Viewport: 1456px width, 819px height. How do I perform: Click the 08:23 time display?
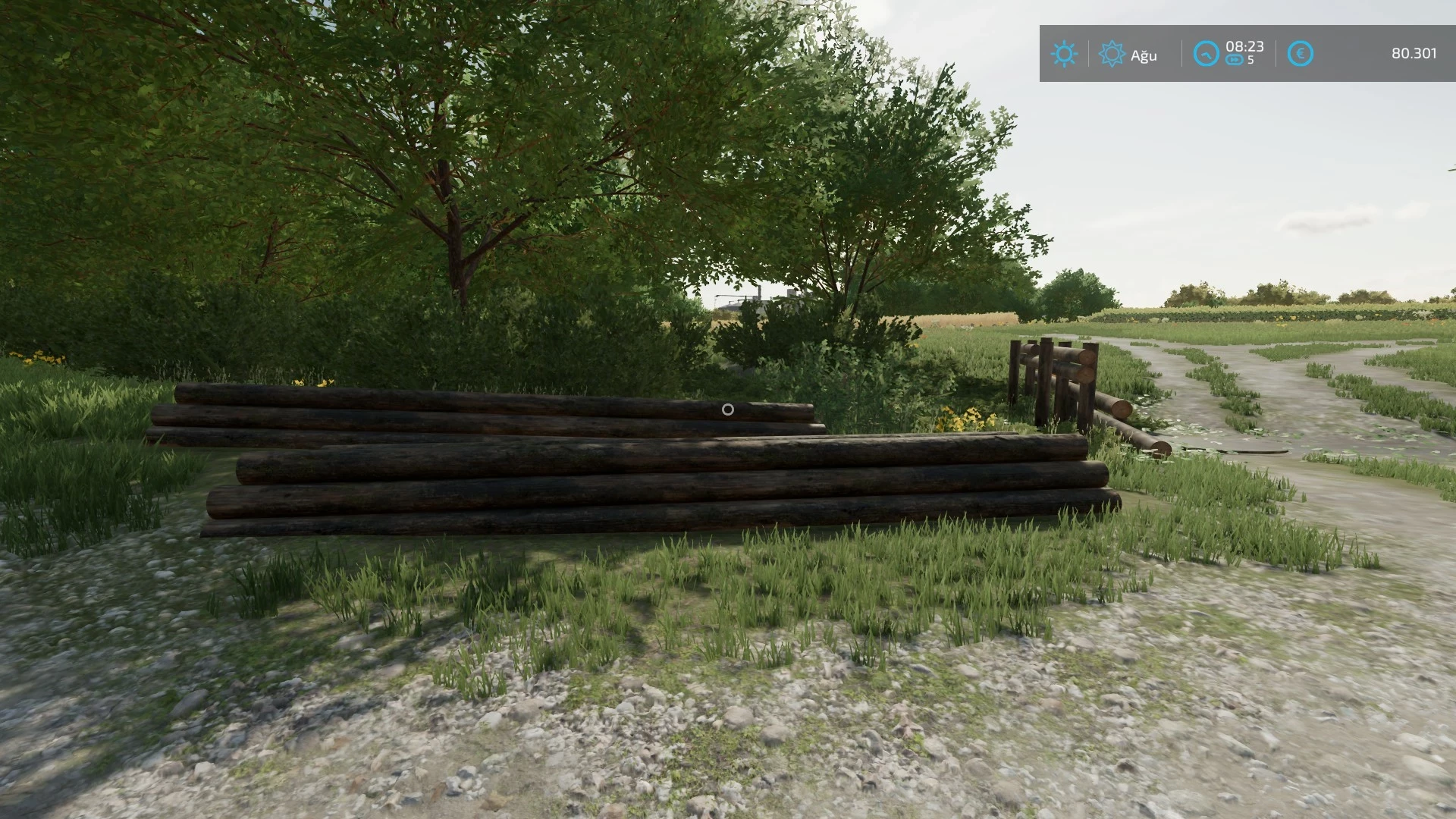(1245, 46)
